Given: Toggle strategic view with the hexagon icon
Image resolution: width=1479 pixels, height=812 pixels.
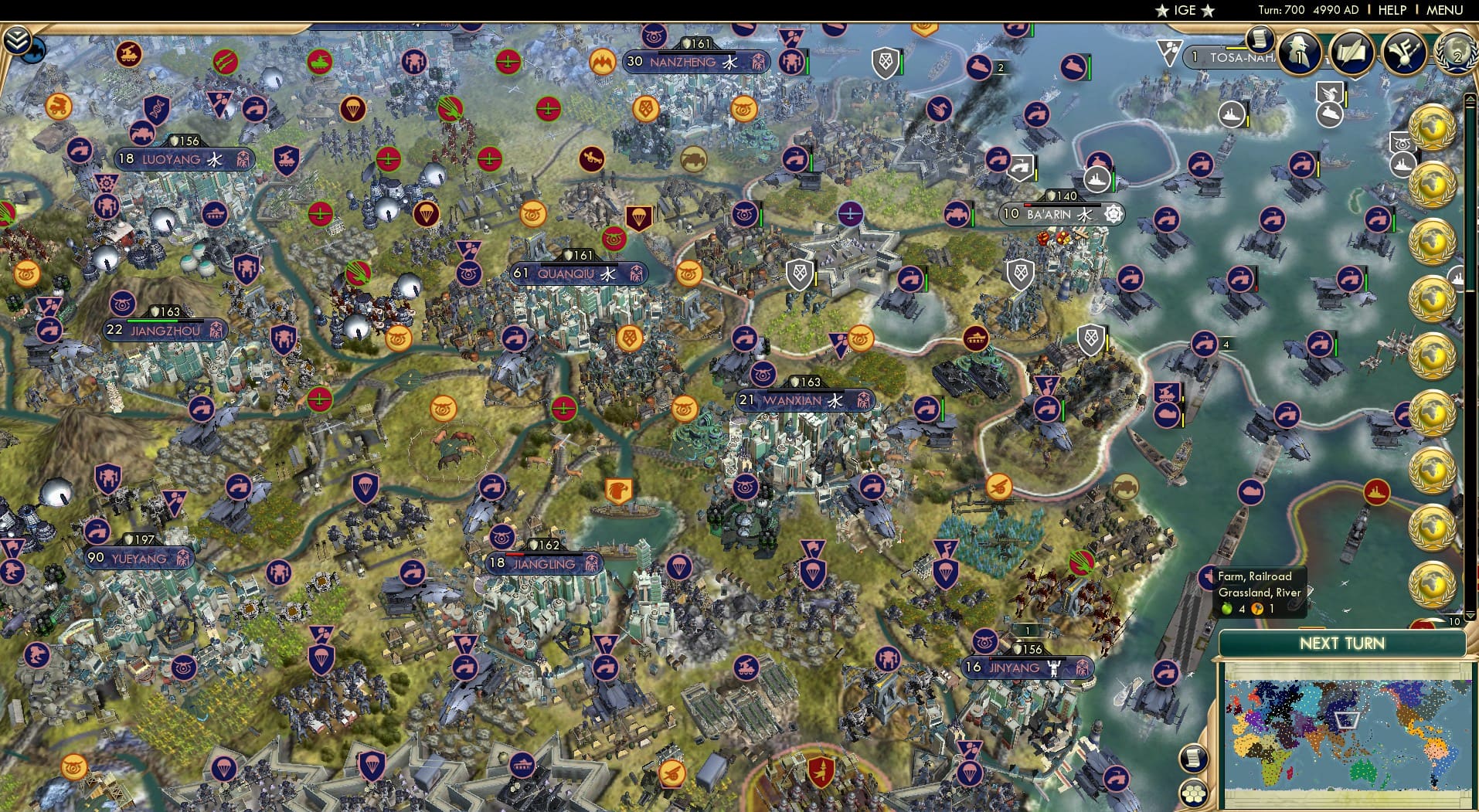Looking at the screenshot, I should [1194, 794].
